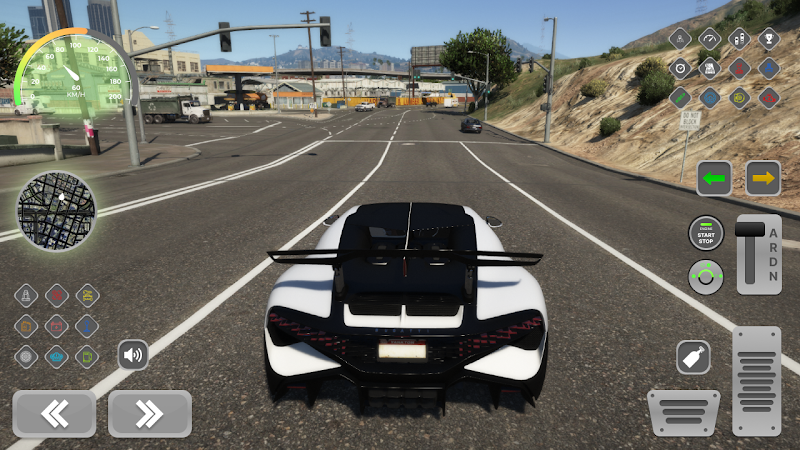Activate the yellow right turn signal

point(763,178)
